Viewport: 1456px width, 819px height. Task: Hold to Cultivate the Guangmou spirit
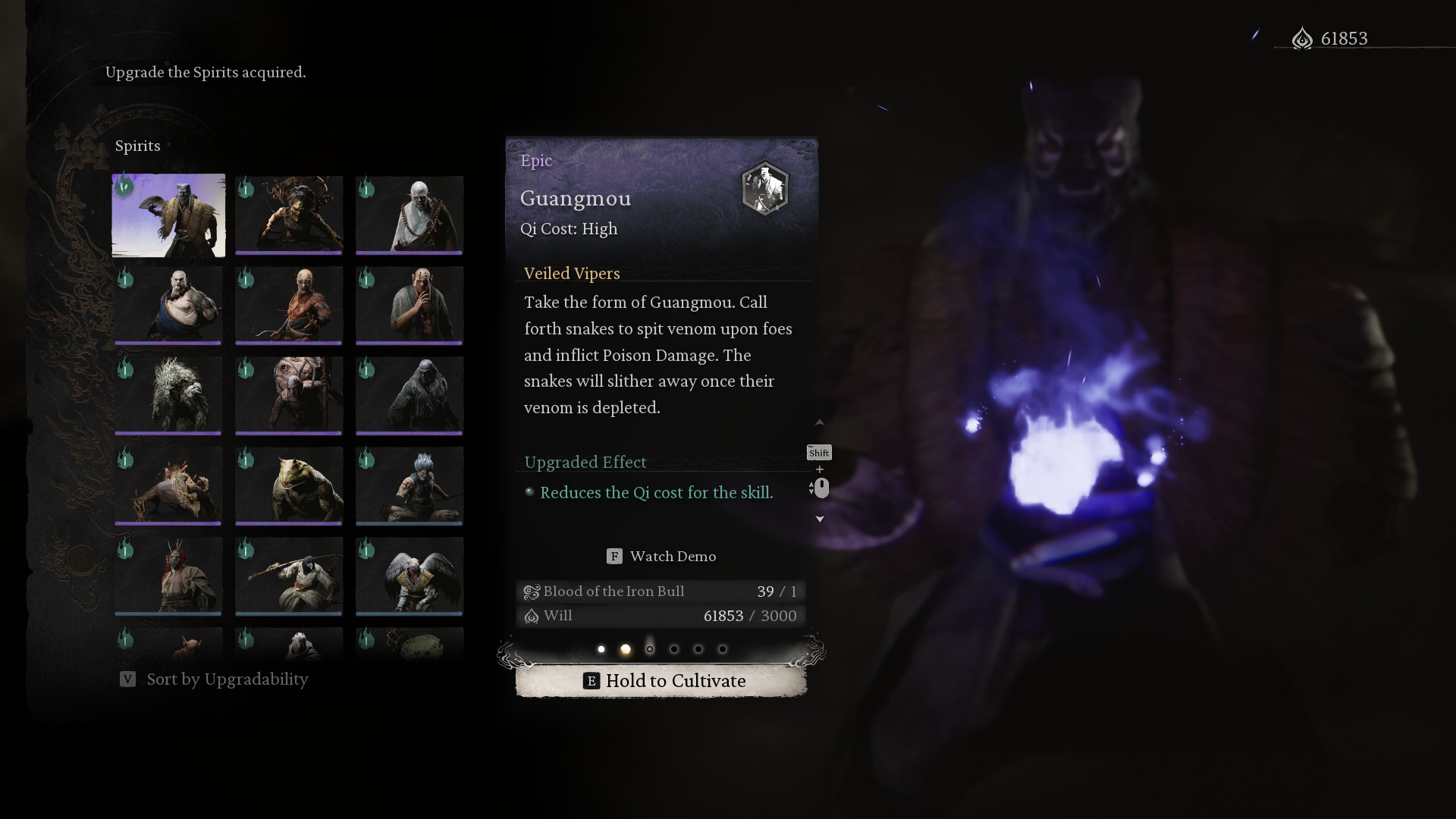click(661, 681)
